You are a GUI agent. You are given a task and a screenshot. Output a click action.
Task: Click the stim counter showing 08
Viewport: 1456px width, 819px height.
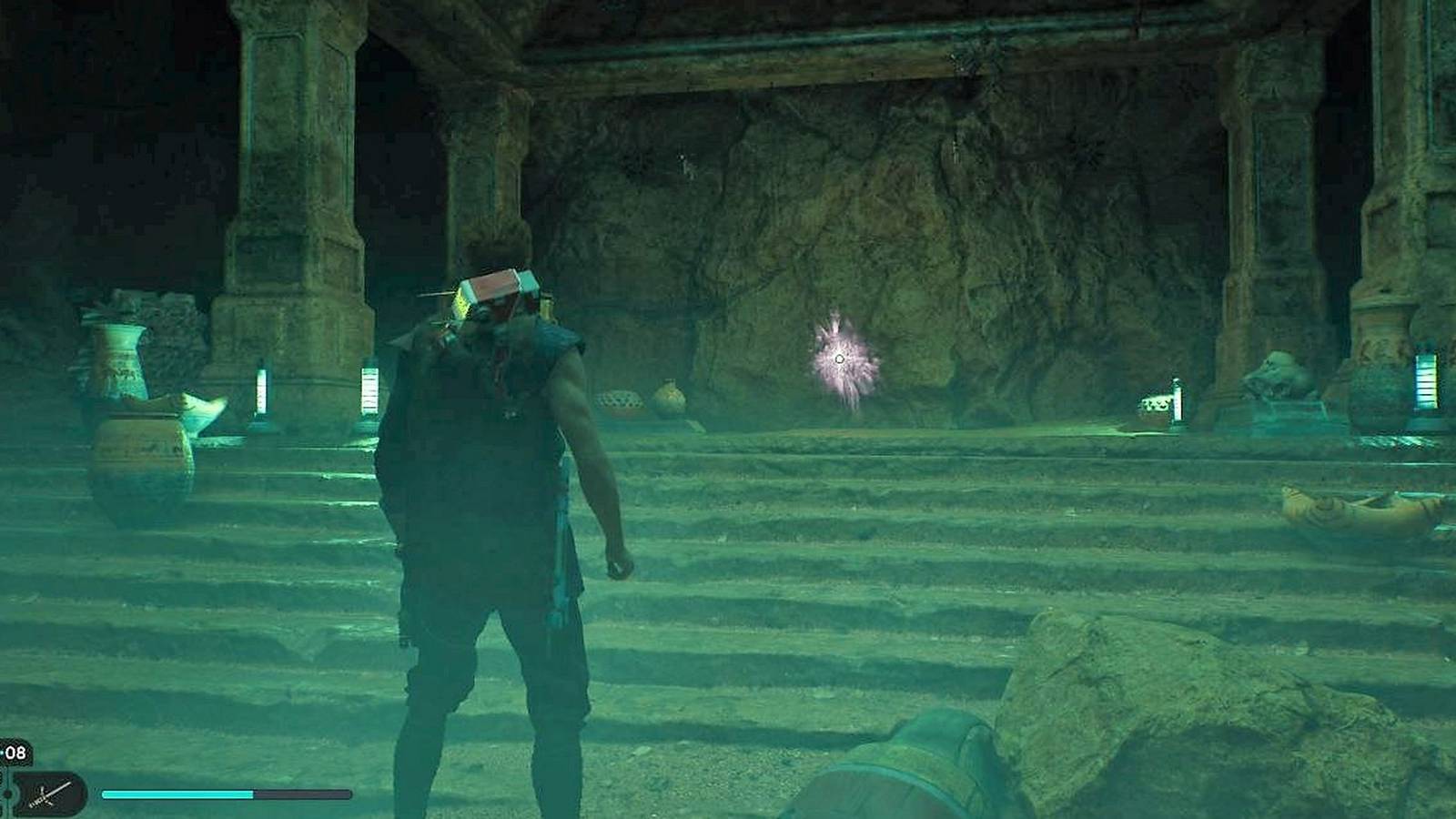[15, 753]
